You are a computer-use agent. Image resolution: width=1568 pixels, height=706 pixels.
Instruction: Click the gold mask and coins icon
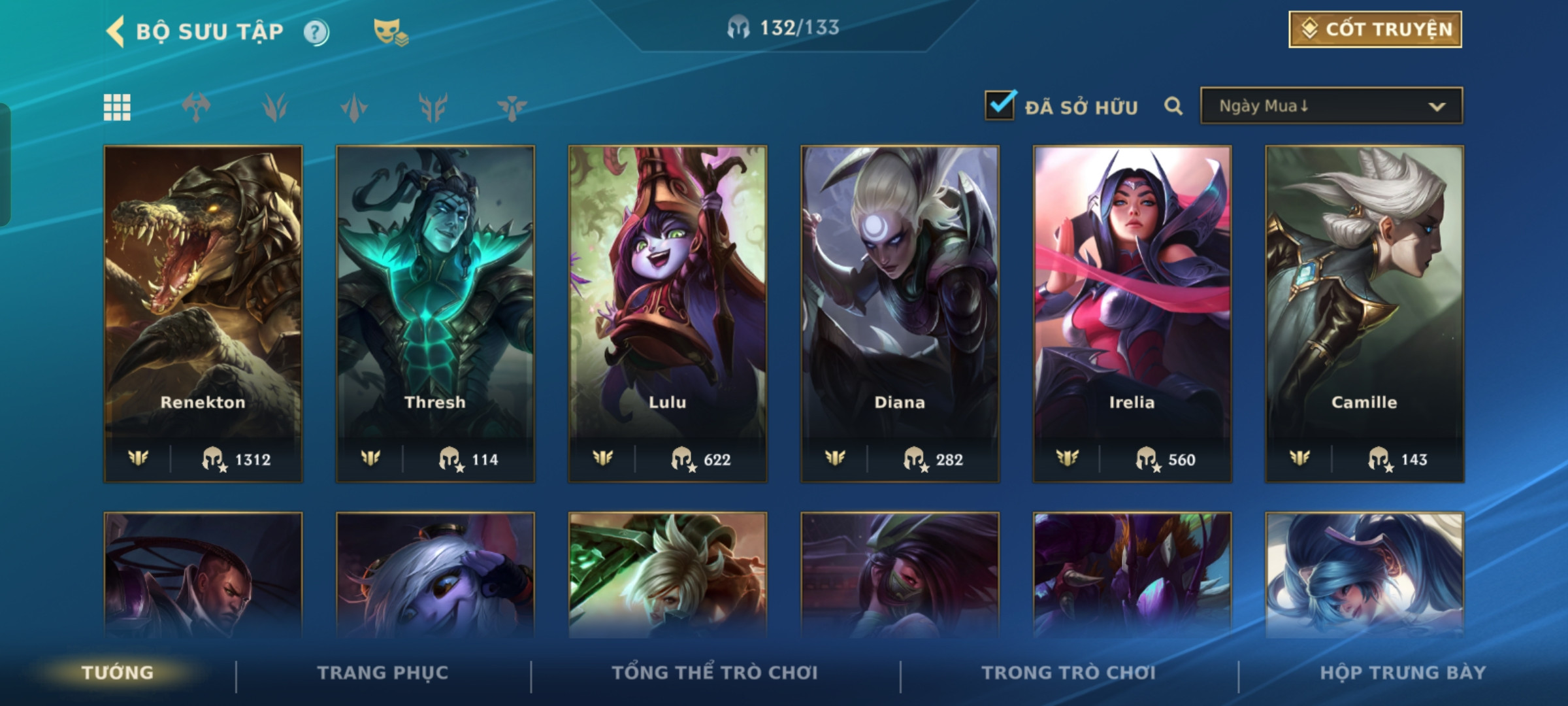[x=390, y=32]
